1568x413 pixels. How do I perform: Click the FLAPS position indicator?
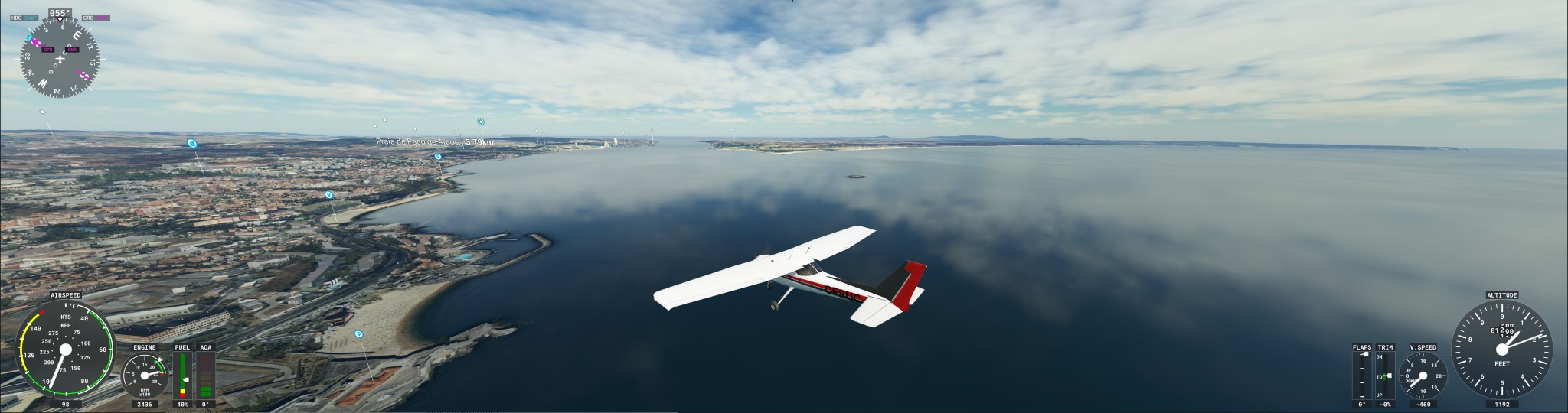tap(1362, 376)
